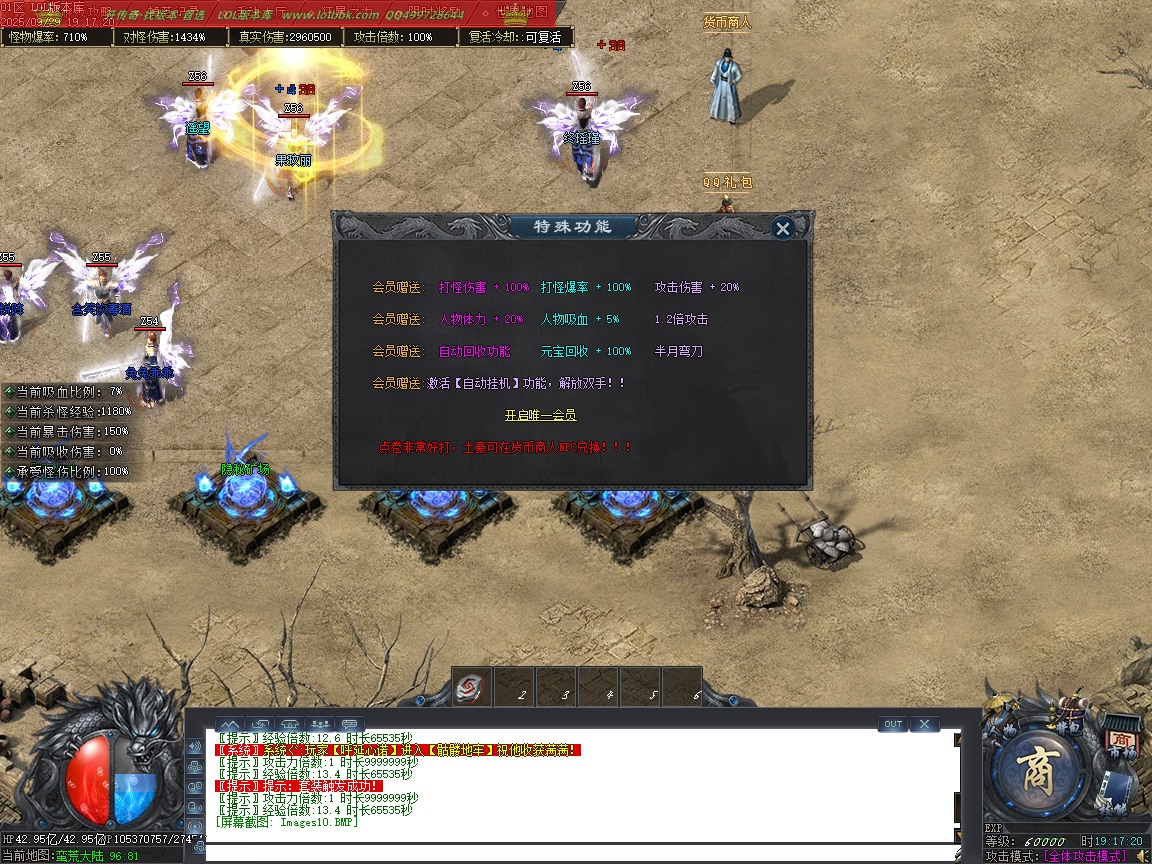This screenshot has height=864, width=1152.
Task: Click the chat text input field
Action: 580,853
